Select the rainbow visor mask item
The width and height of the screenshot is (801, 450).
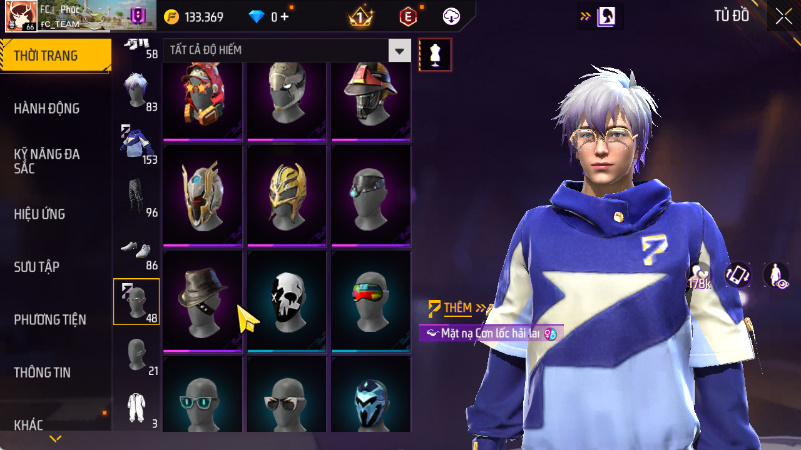tap(370, 299)
